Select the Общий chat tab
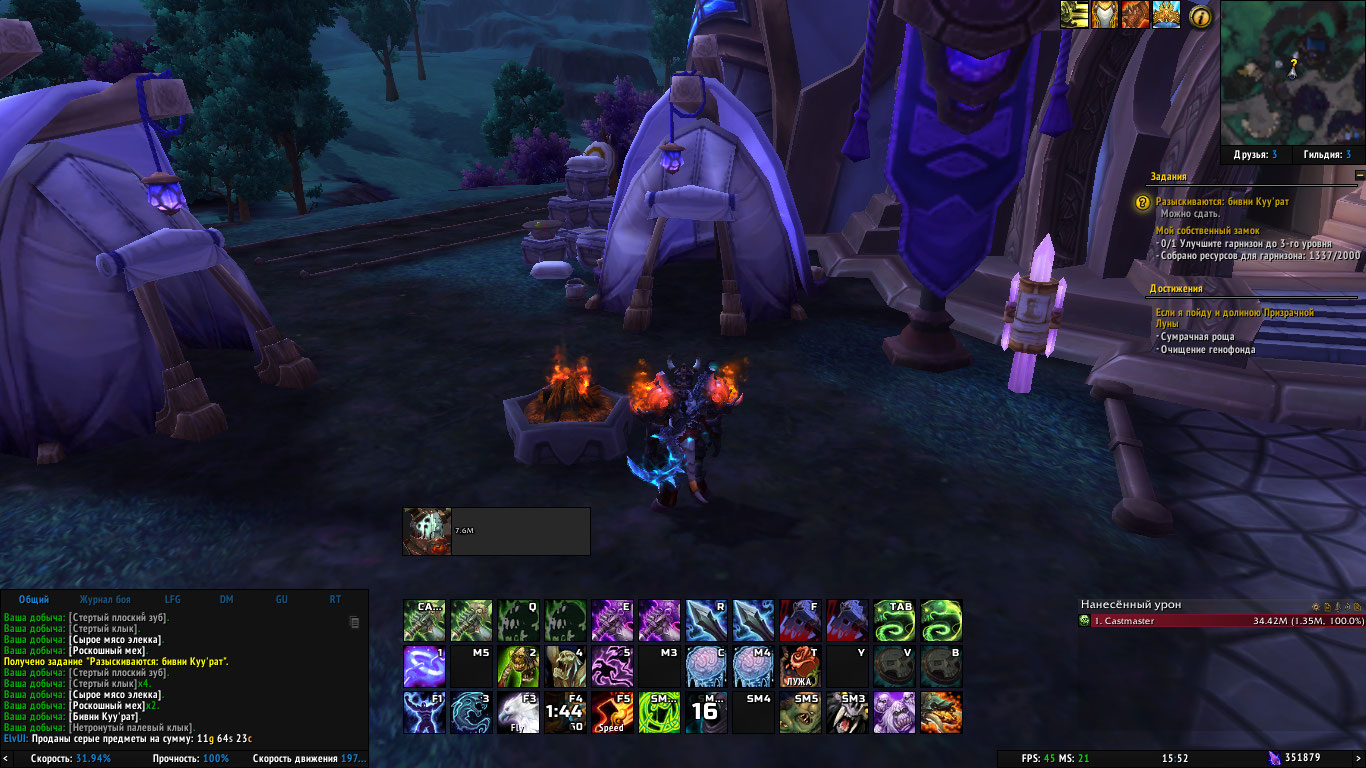Screen dimensions: 1366x768 click(x=34, y=599)
